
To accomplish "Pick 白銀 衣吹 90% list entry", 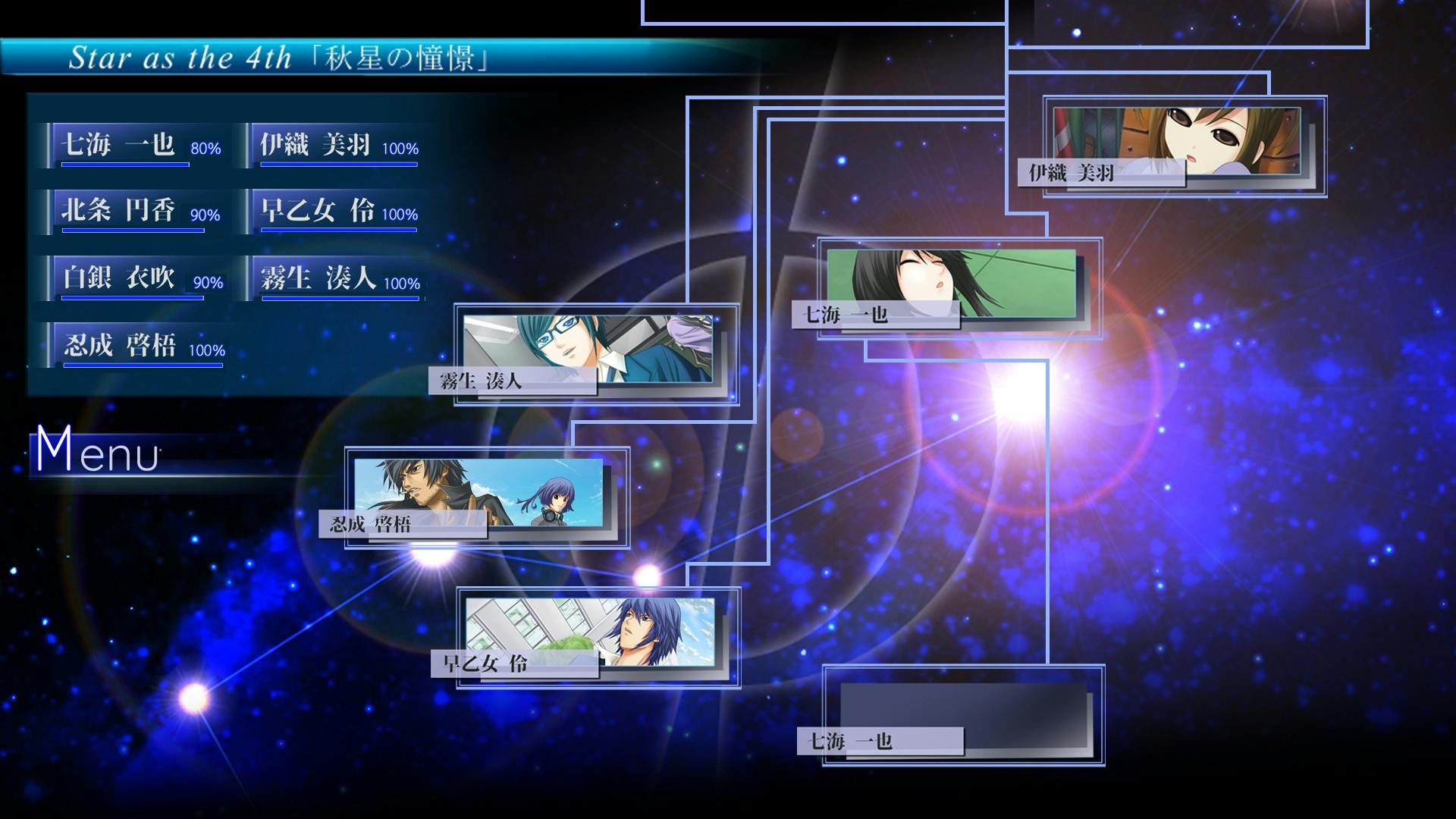I will (133, 278).
